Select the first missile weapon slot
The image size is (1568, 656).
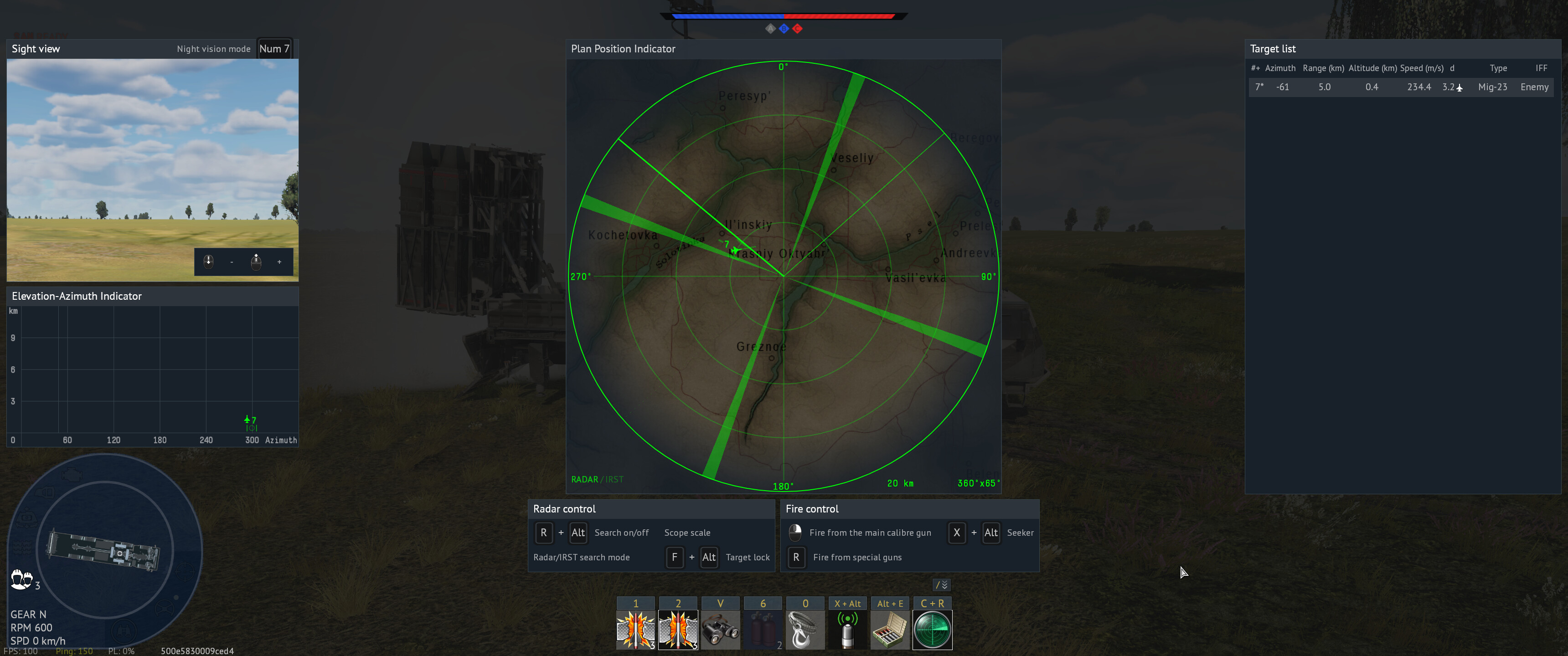click(635, 629)
